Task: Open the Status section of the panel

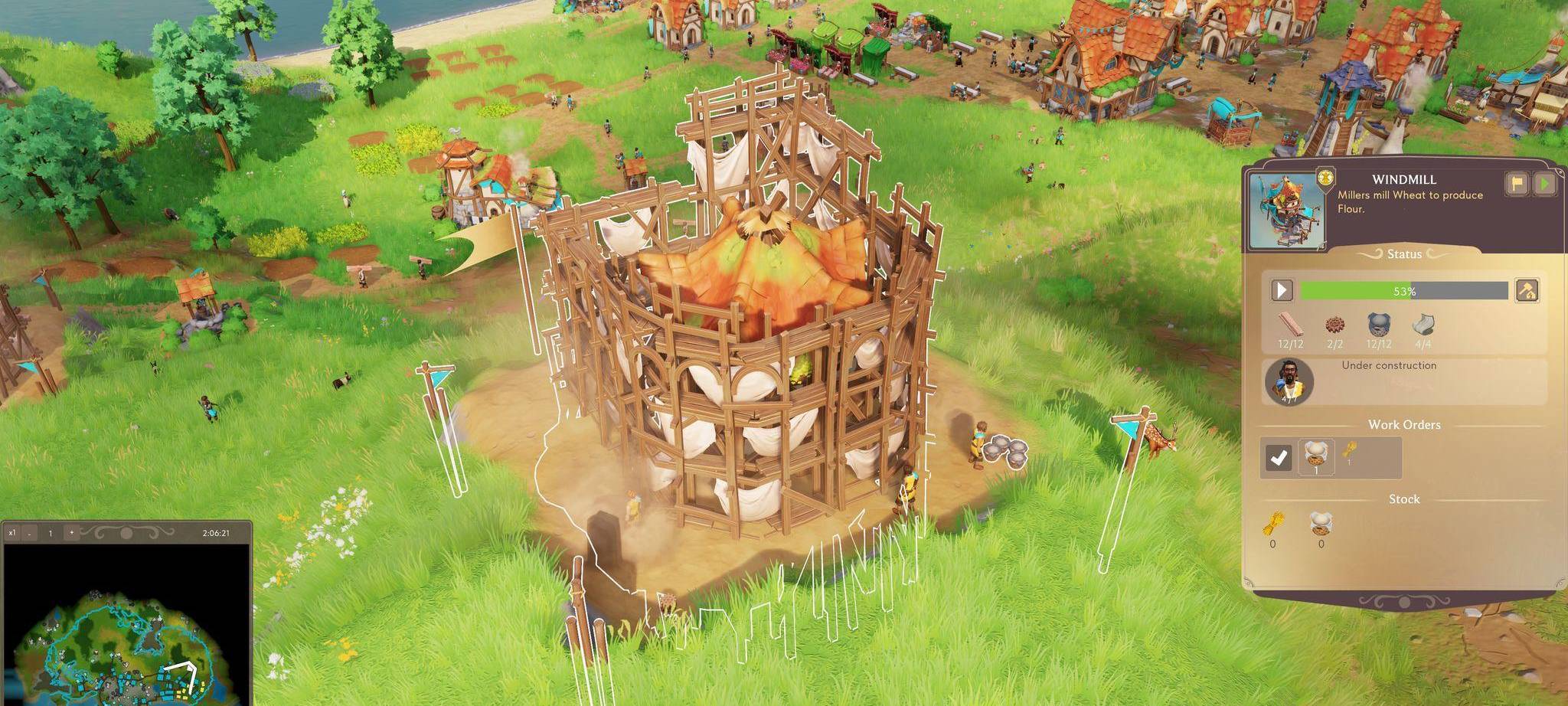Action: [1403, 253]
